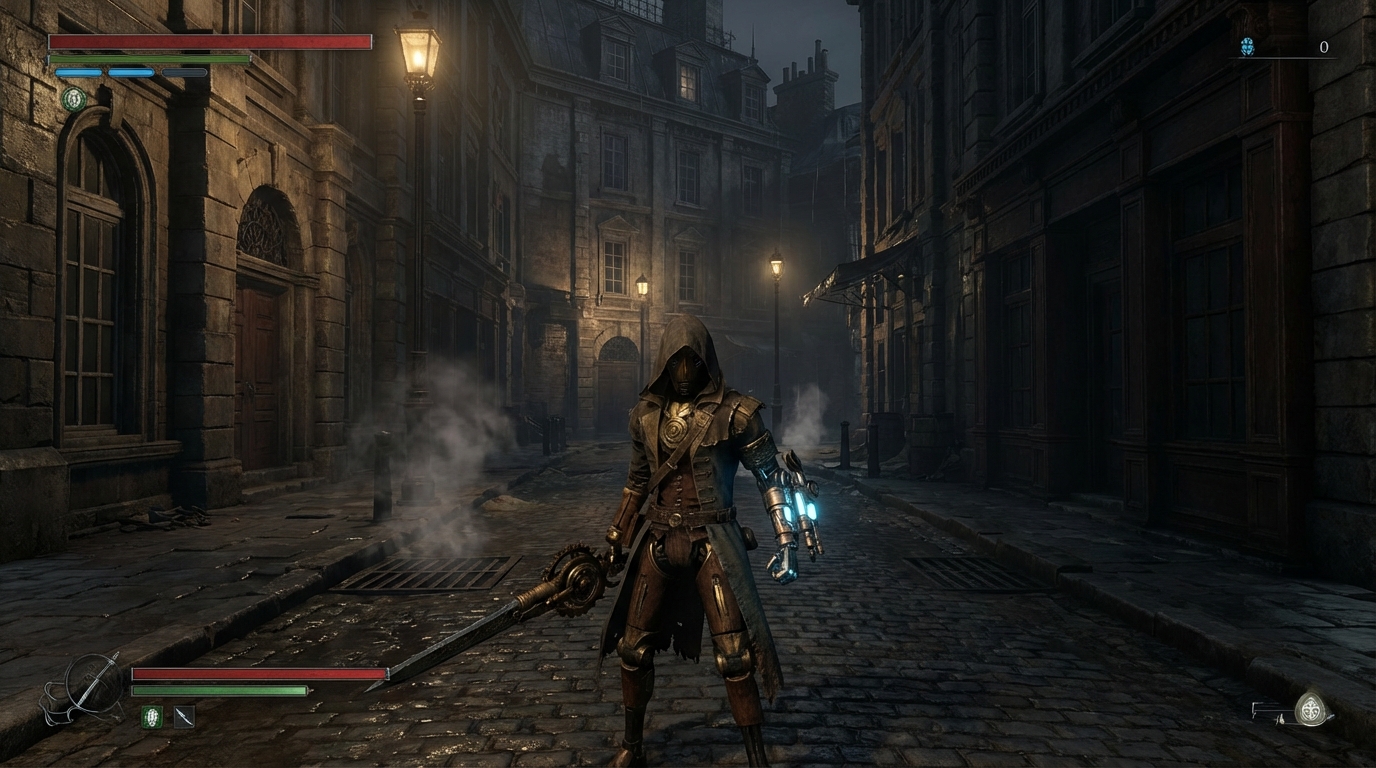Select the grey curved blade slot

(184, 716)
